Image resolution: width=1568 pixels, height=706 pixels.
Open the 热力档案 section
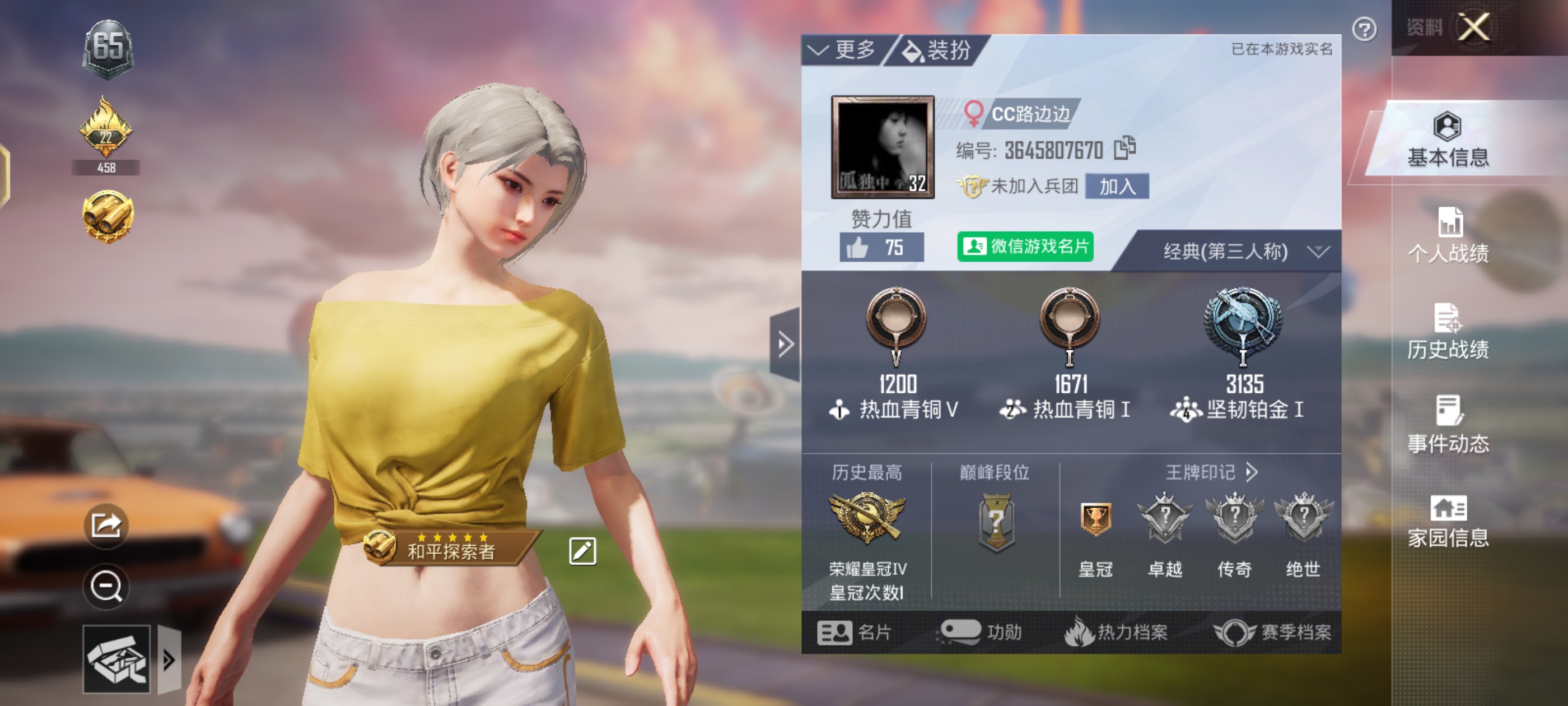point(1116,632)
